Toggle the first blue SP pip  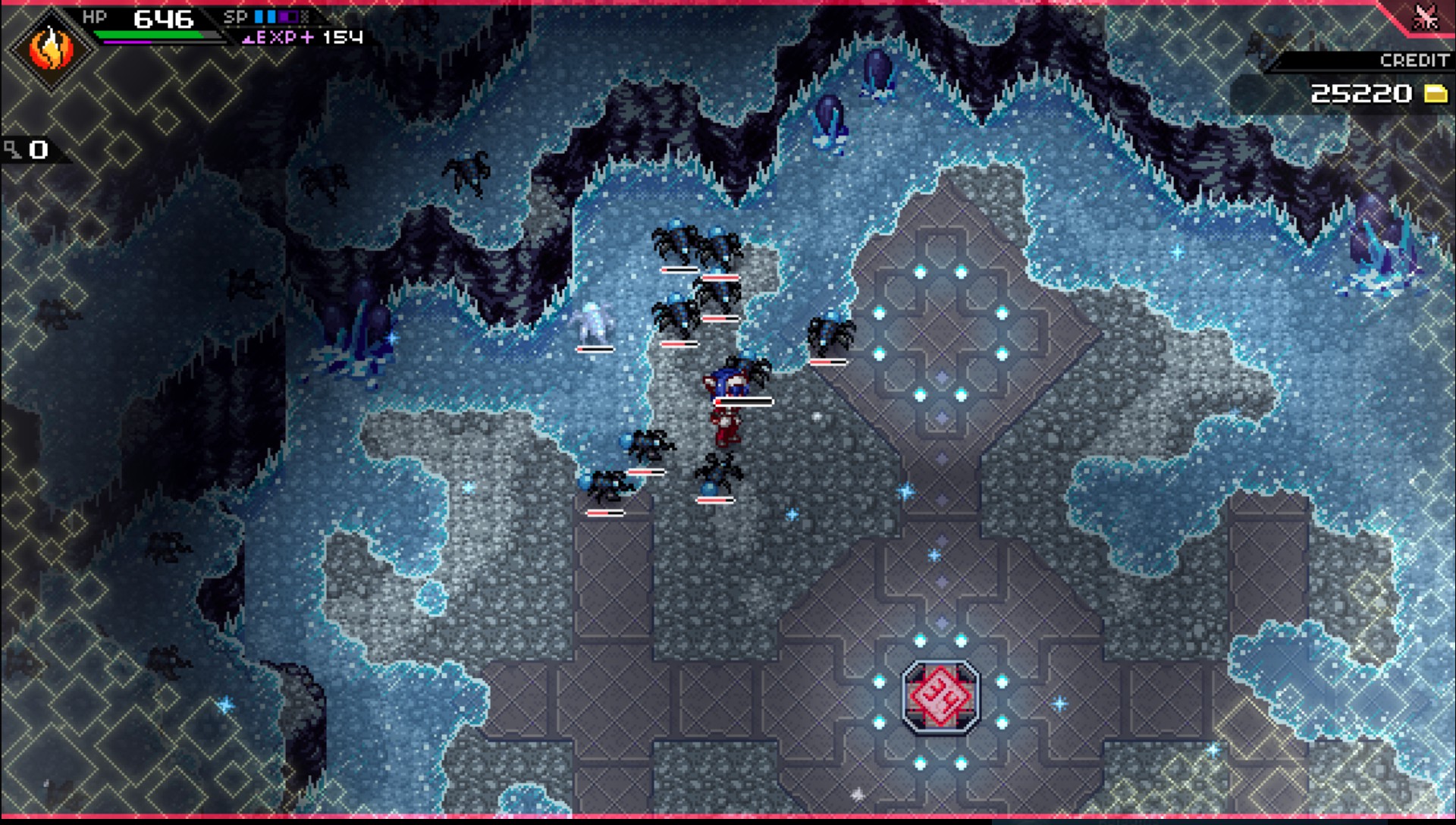259,15
